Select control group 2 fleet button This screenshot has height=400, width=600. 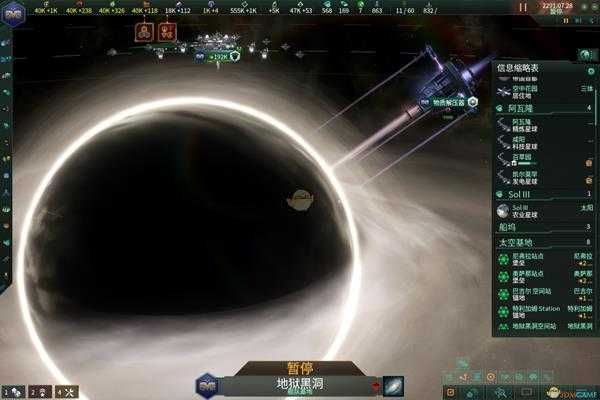pos(39,391)
